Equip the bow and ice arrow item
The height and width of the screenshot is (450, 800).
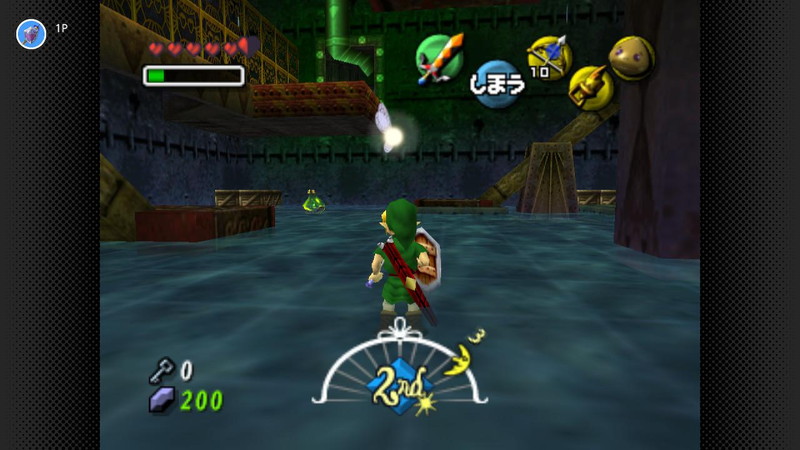(x=548, y=55)
